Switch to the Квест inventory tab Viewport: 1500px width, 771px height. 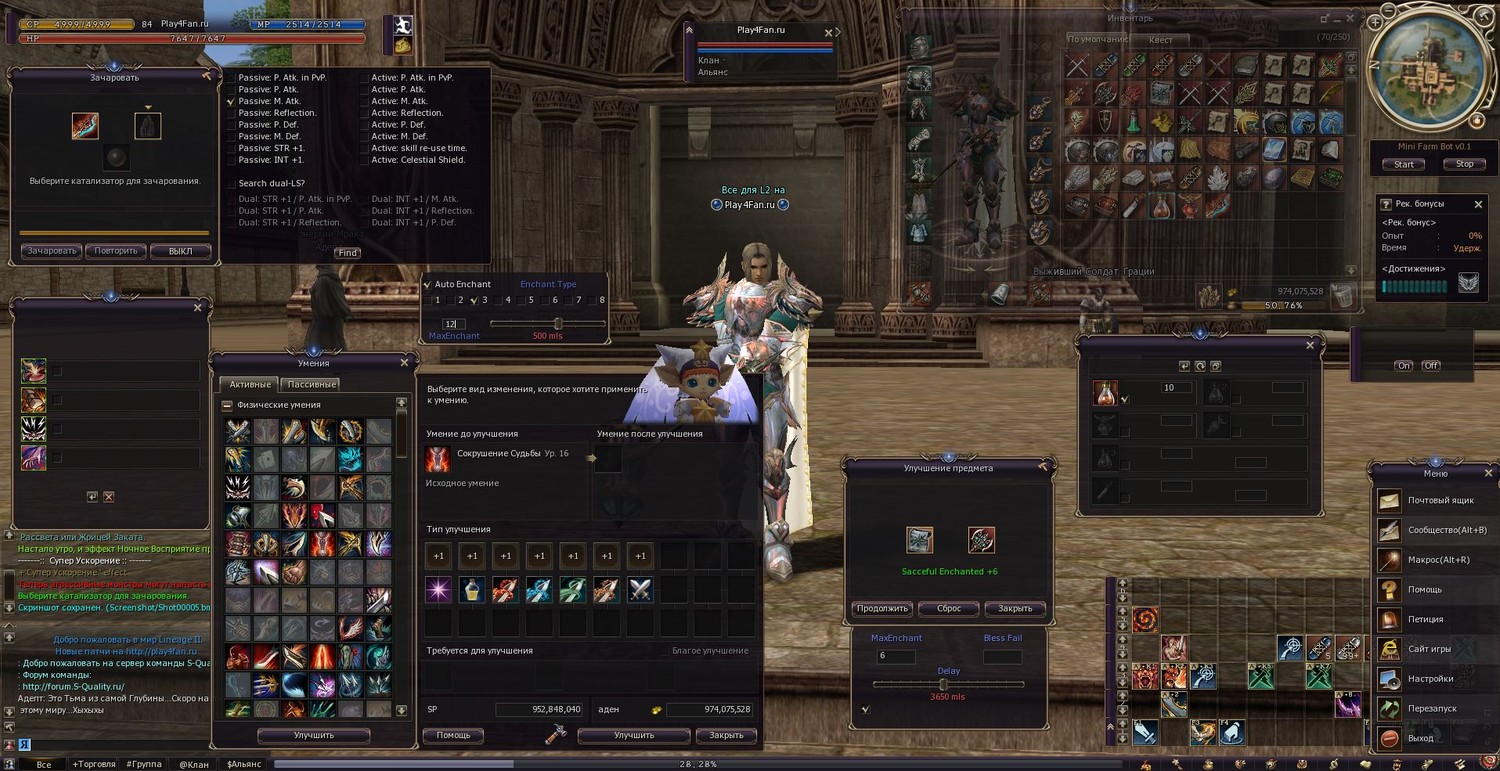(x=1160, y=40)
